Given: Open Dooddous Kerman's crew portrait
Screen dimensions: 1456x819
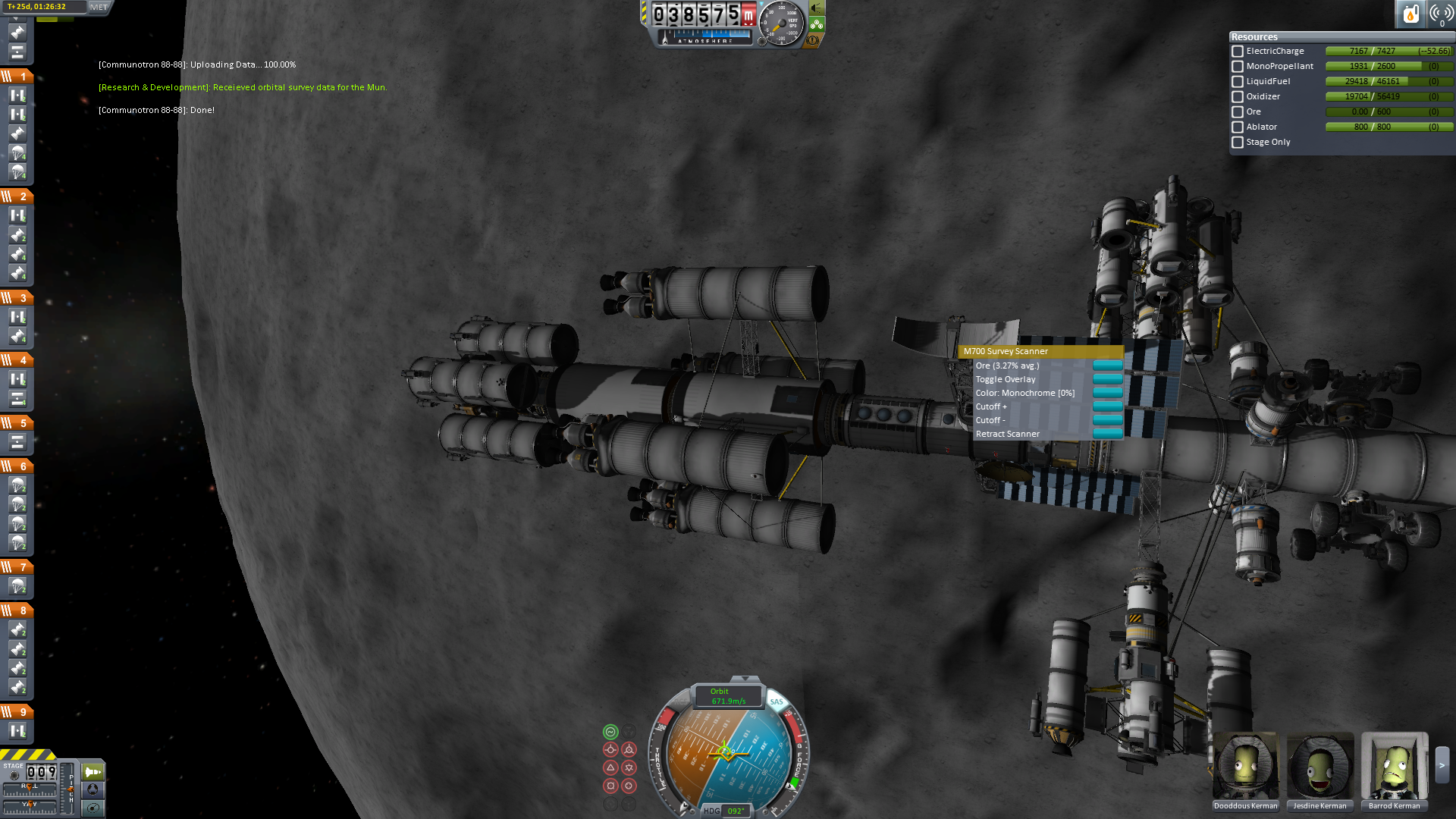Looking at the screenshot, I should 1245,766.
